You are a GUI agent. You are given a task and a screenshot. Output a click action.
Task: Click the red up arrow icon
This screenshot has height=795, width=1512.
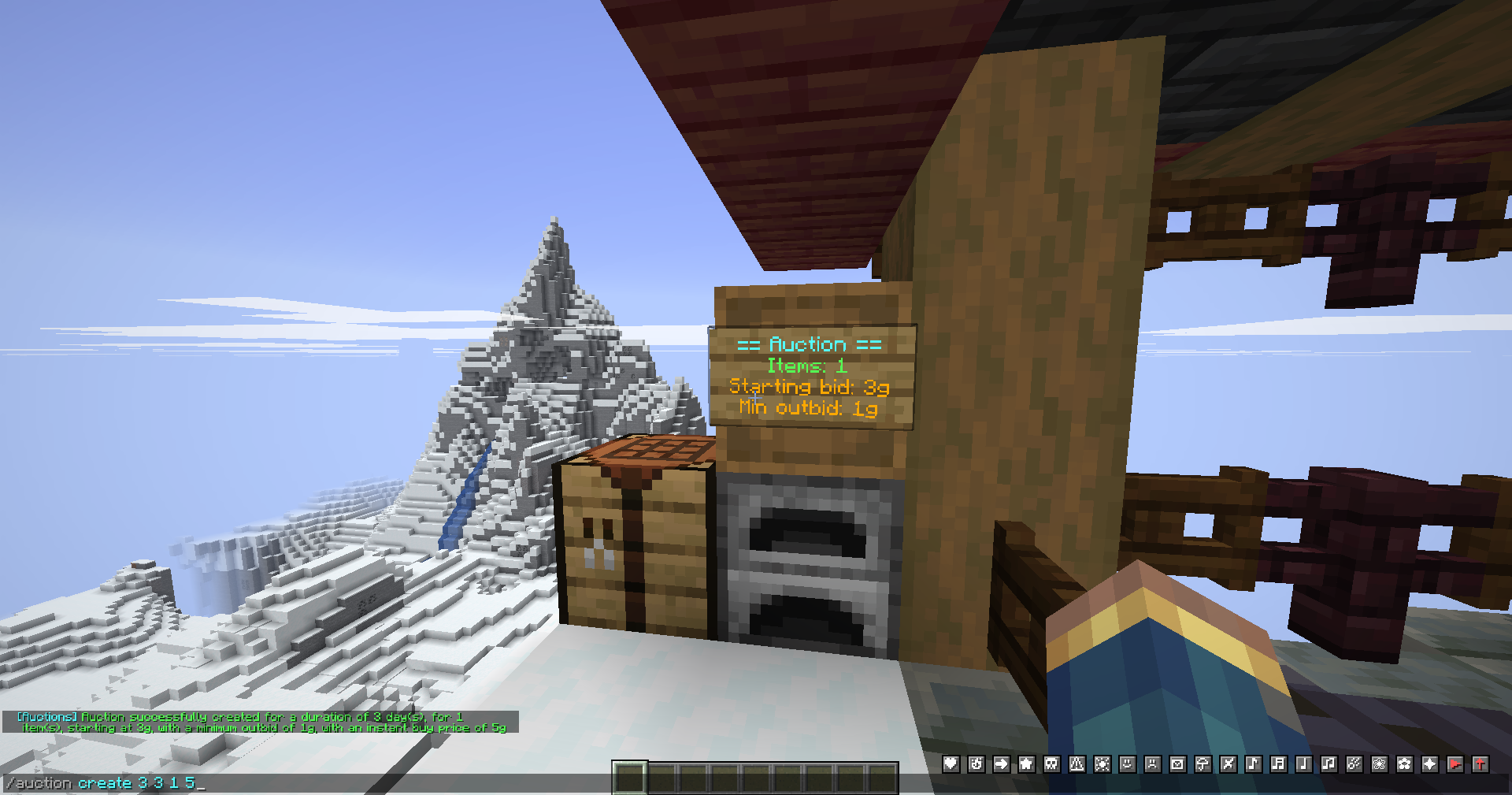coord(1480,764)
